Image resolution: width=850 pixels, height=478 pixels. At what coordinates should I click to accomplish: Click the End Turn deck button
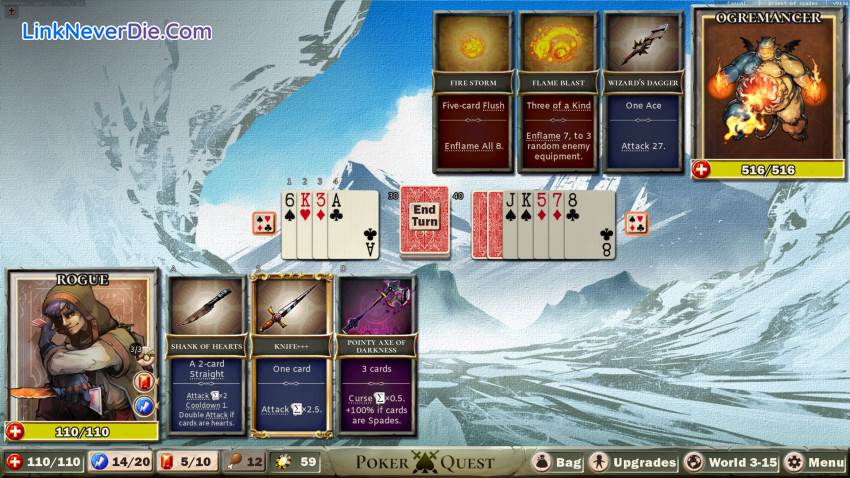coord(425,216)
